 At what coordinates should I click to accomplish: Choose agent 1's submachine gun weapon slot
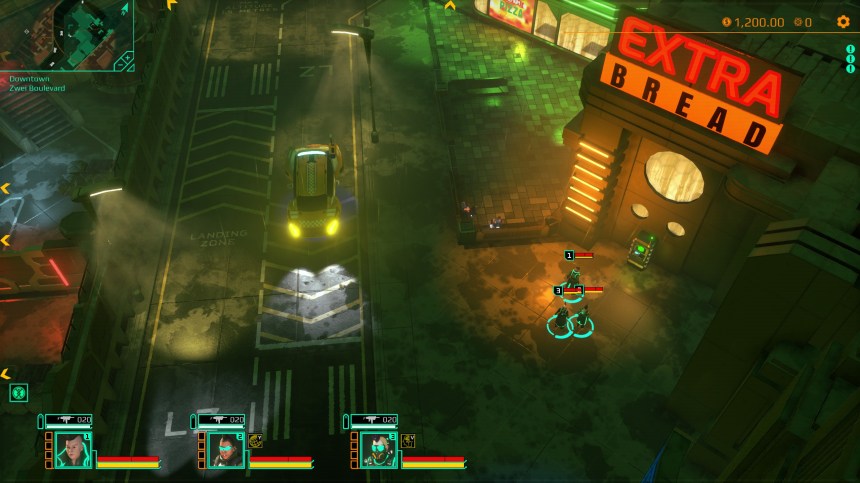[68, 420]
